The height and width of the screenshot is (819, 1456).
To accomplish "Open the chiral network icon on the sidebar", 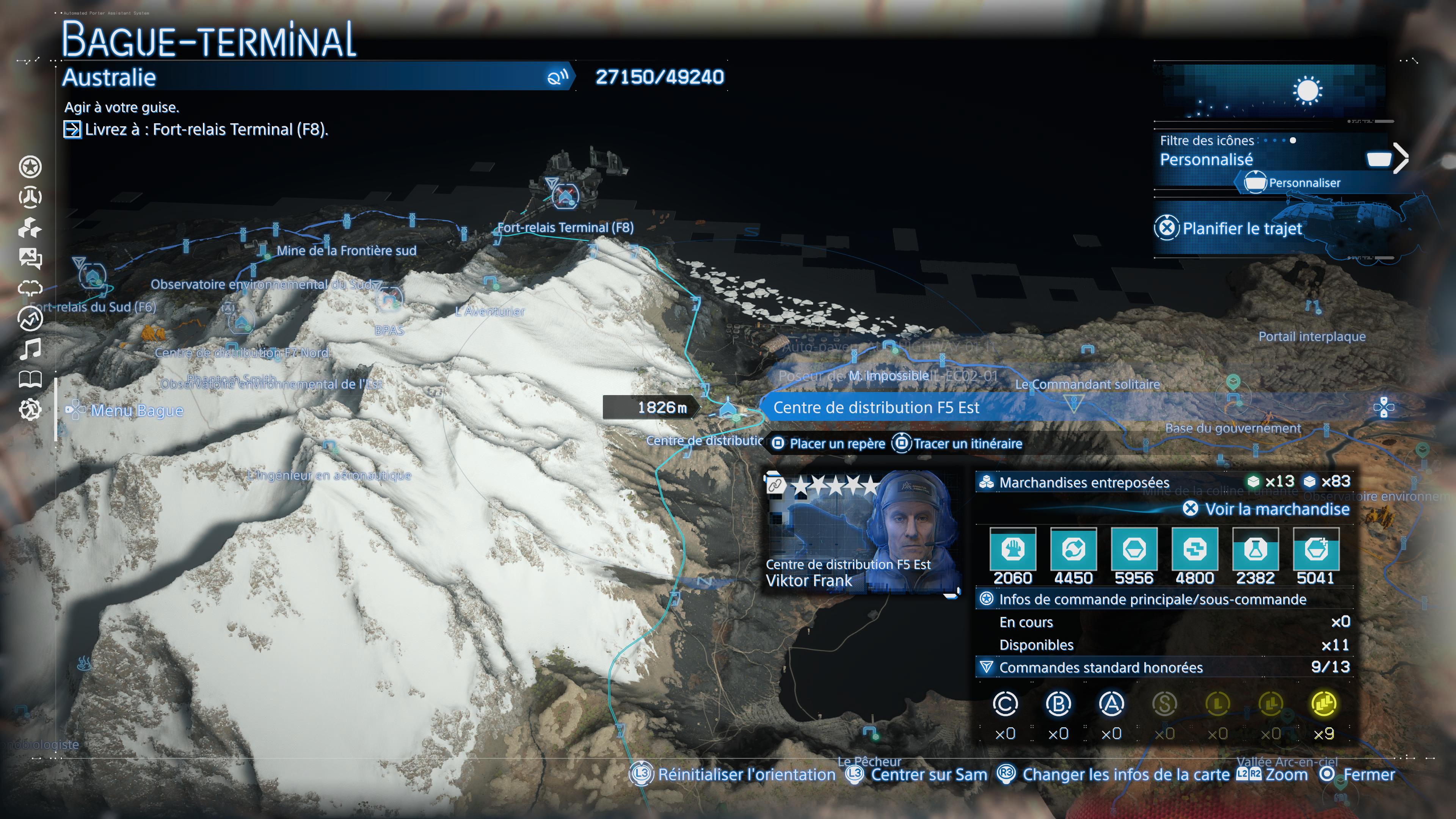I will tap(31, 197).
